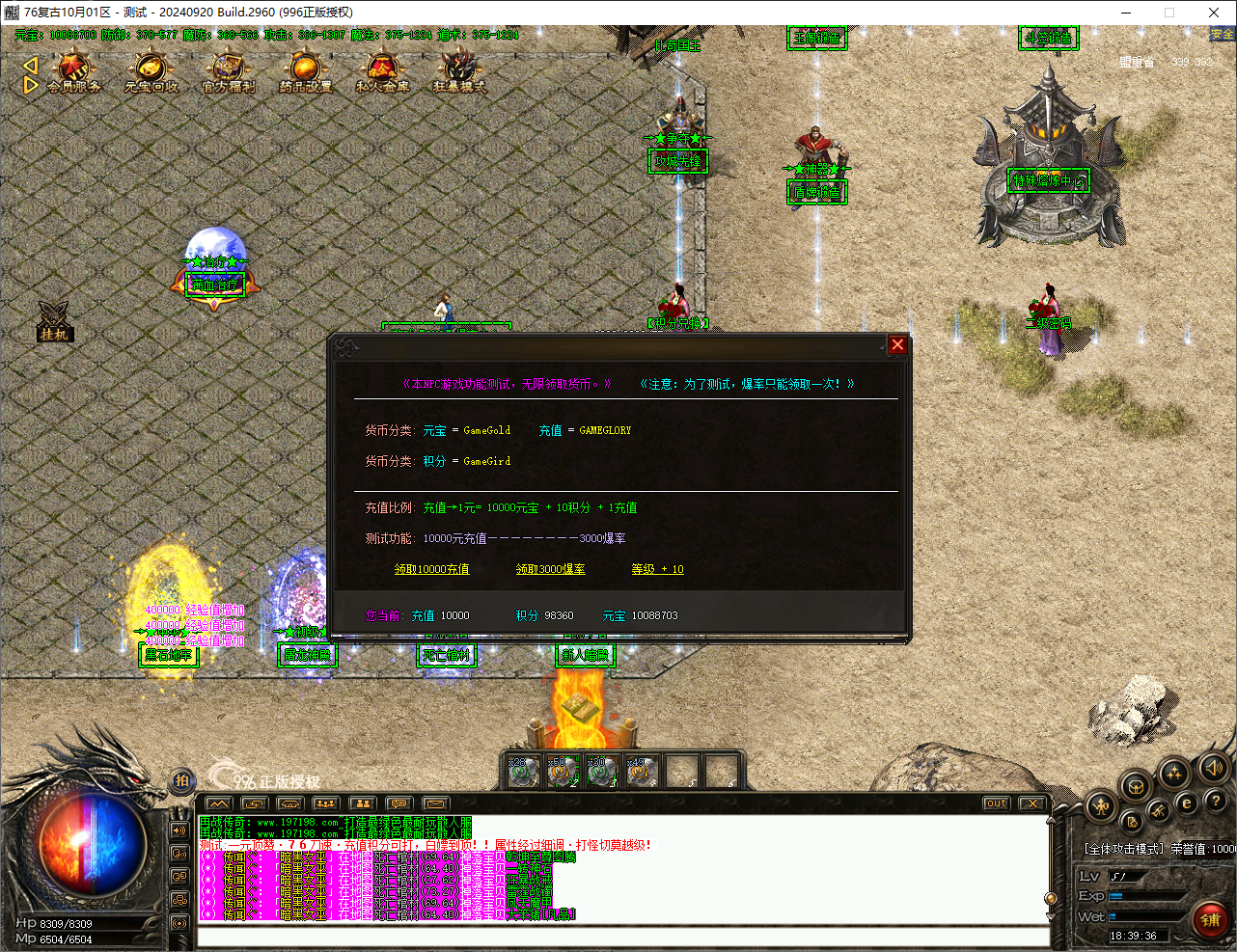Mute game sound with the speaker icon
Viewport: 1237px width, 952px height.
(1213, 768)
